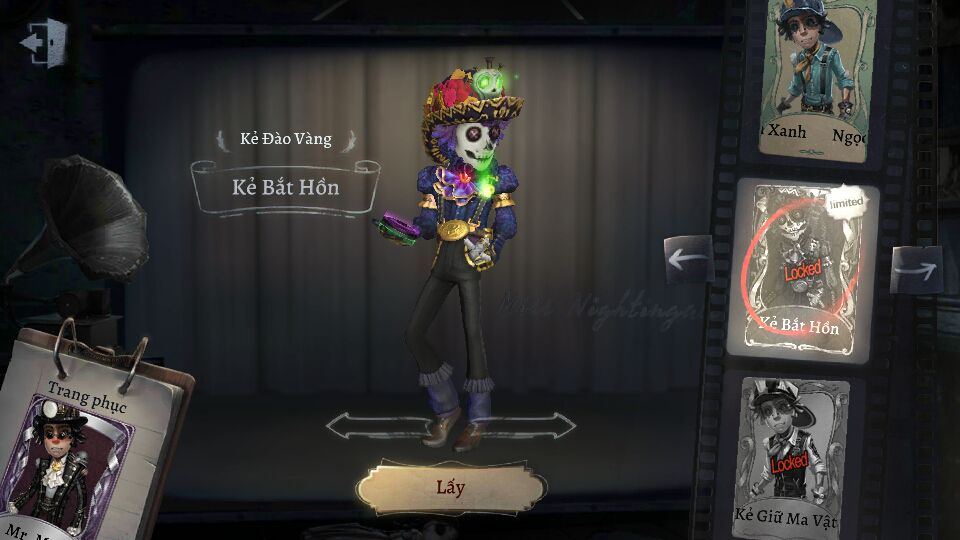Rotate character with arrow below feet

[x=452, y=426]
